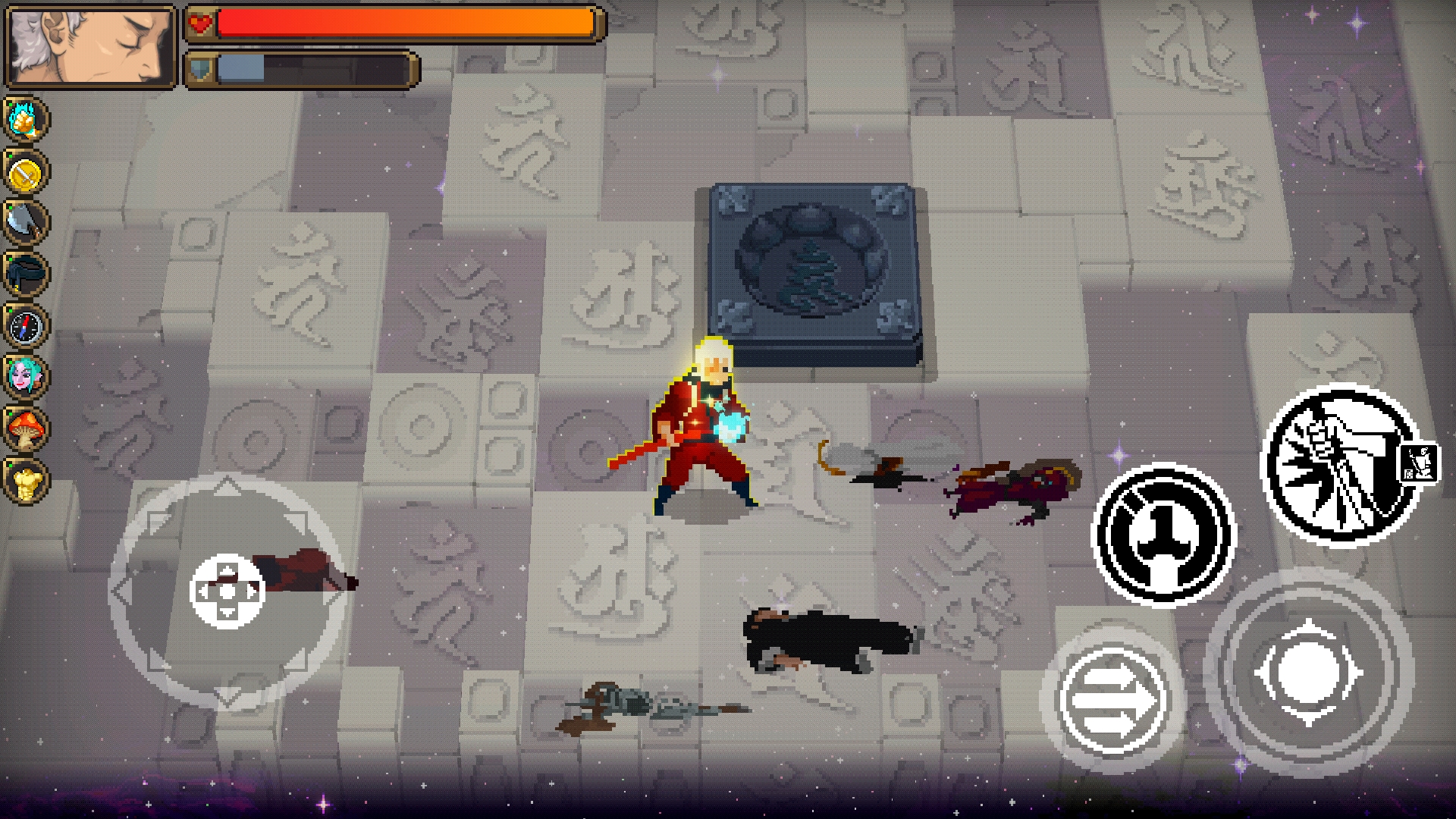Select the teal-haired elf face icon
Viewport: 1456px width, 819px height.
pos(26,377)
